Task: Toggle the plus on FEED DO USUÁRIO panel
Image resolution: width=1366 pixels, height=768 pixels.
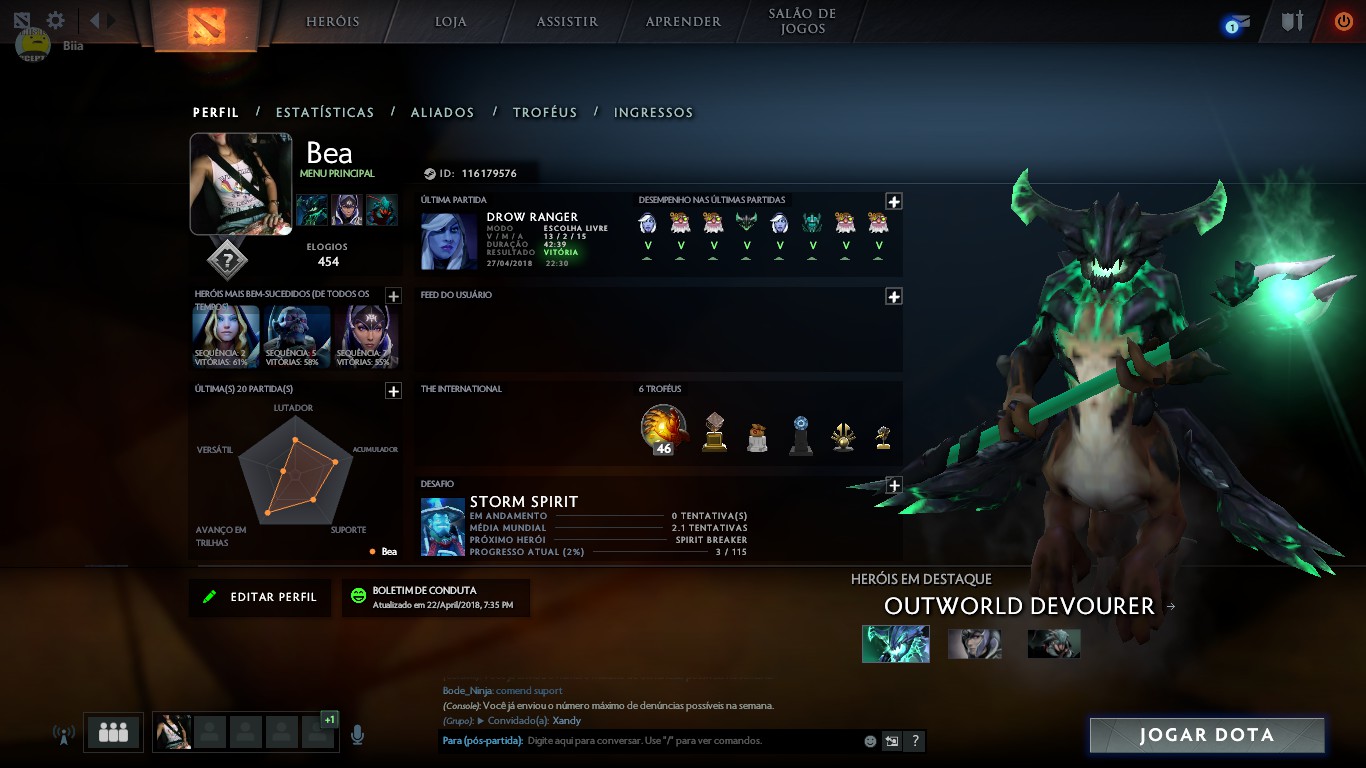Action: pos(893,294)
